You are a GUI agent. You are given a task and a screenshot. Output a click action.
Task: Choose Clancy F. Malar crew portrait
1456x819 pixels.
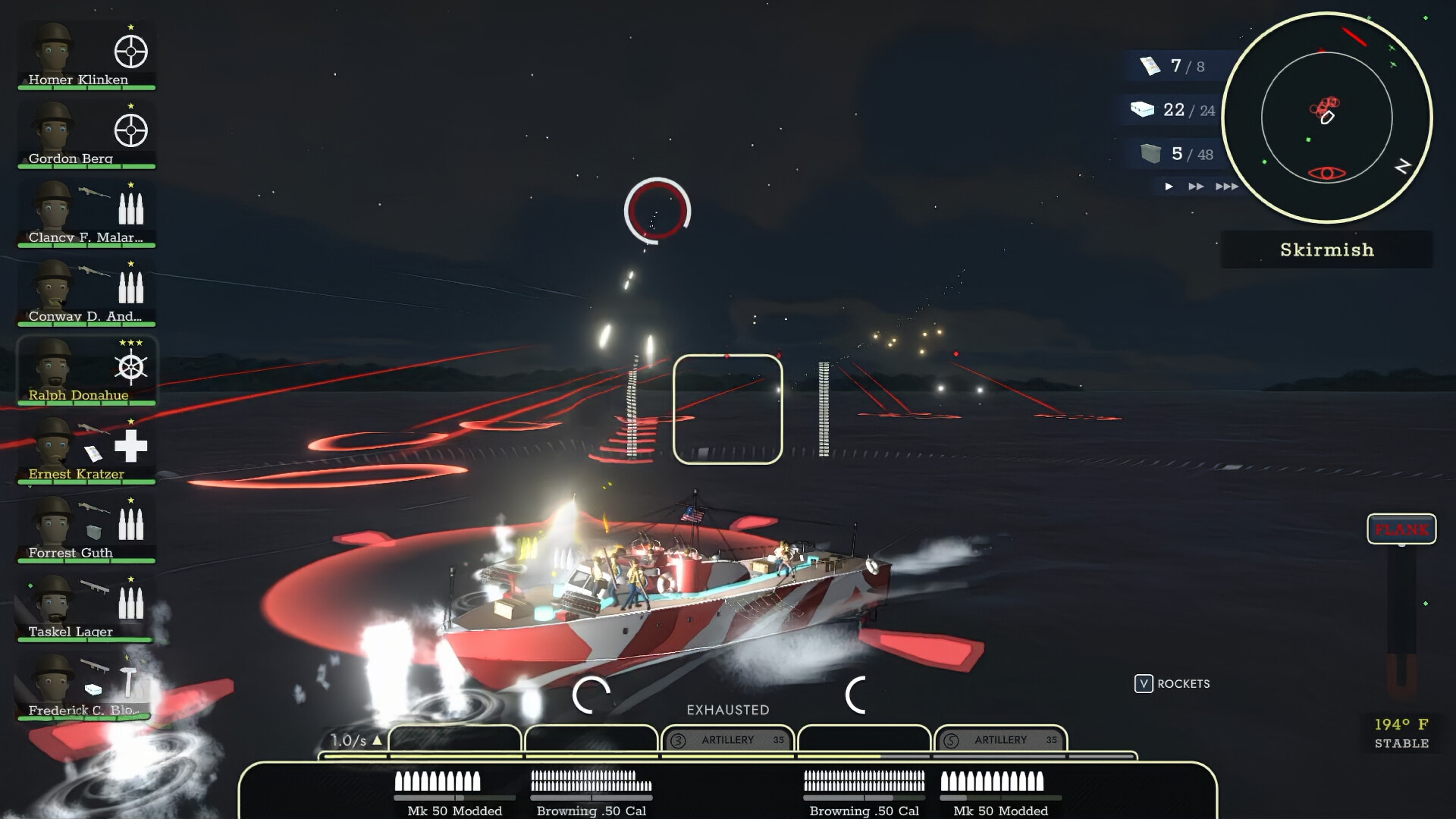[x=86, y=214]
